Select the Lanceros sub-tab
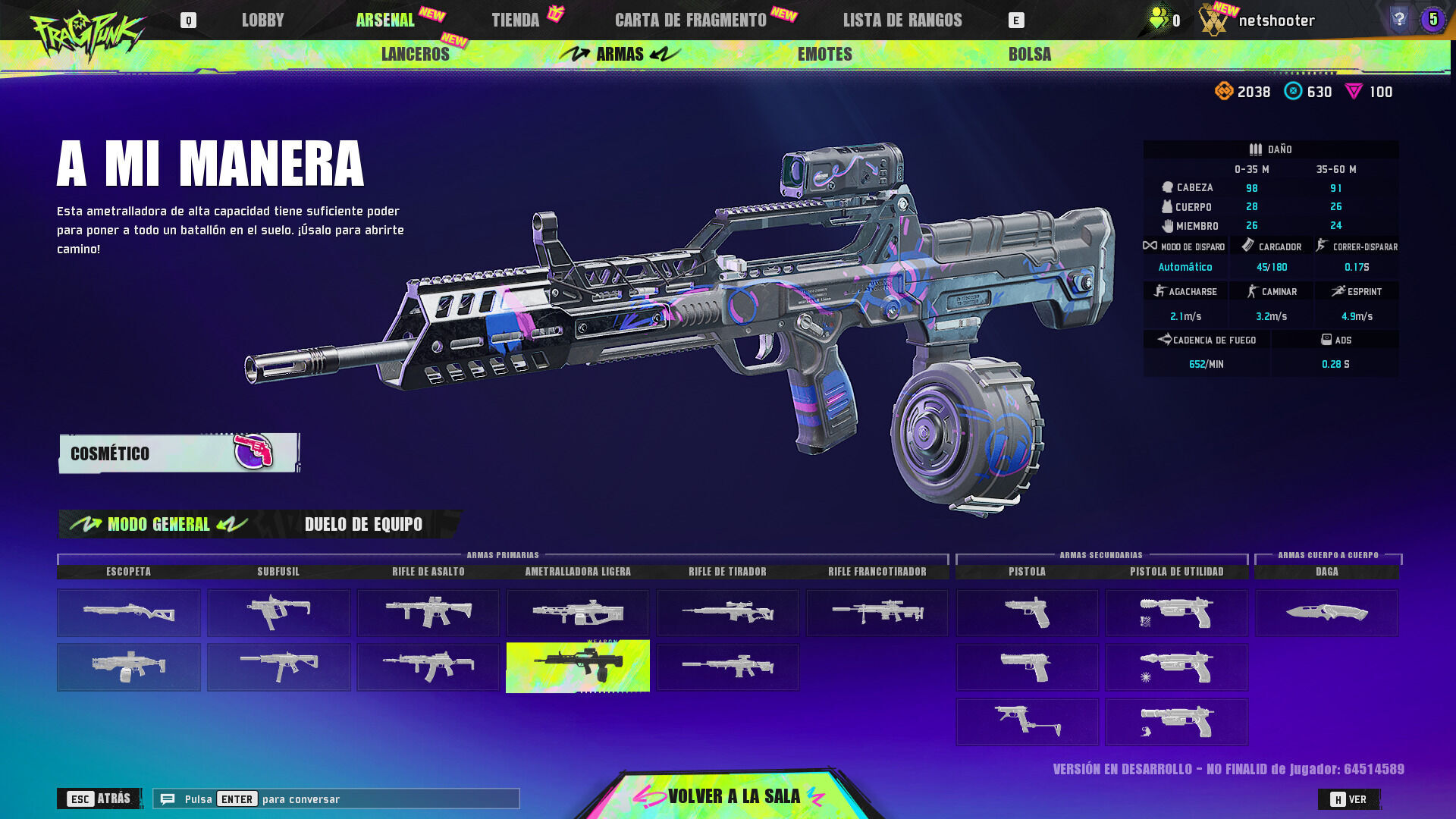Image resolution: width=1456 pixels, height=819 pixels. tap(415, 55)
